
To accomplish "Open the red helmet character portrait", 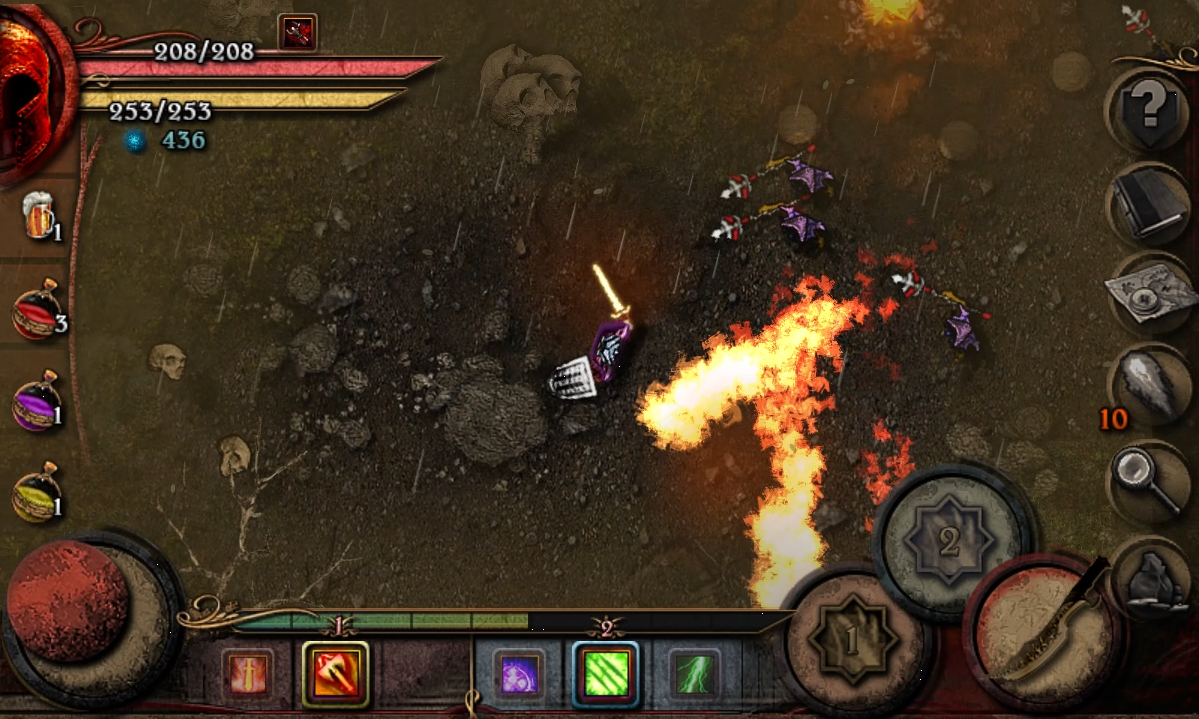I will pyautogui.click(x=35, y=90).
